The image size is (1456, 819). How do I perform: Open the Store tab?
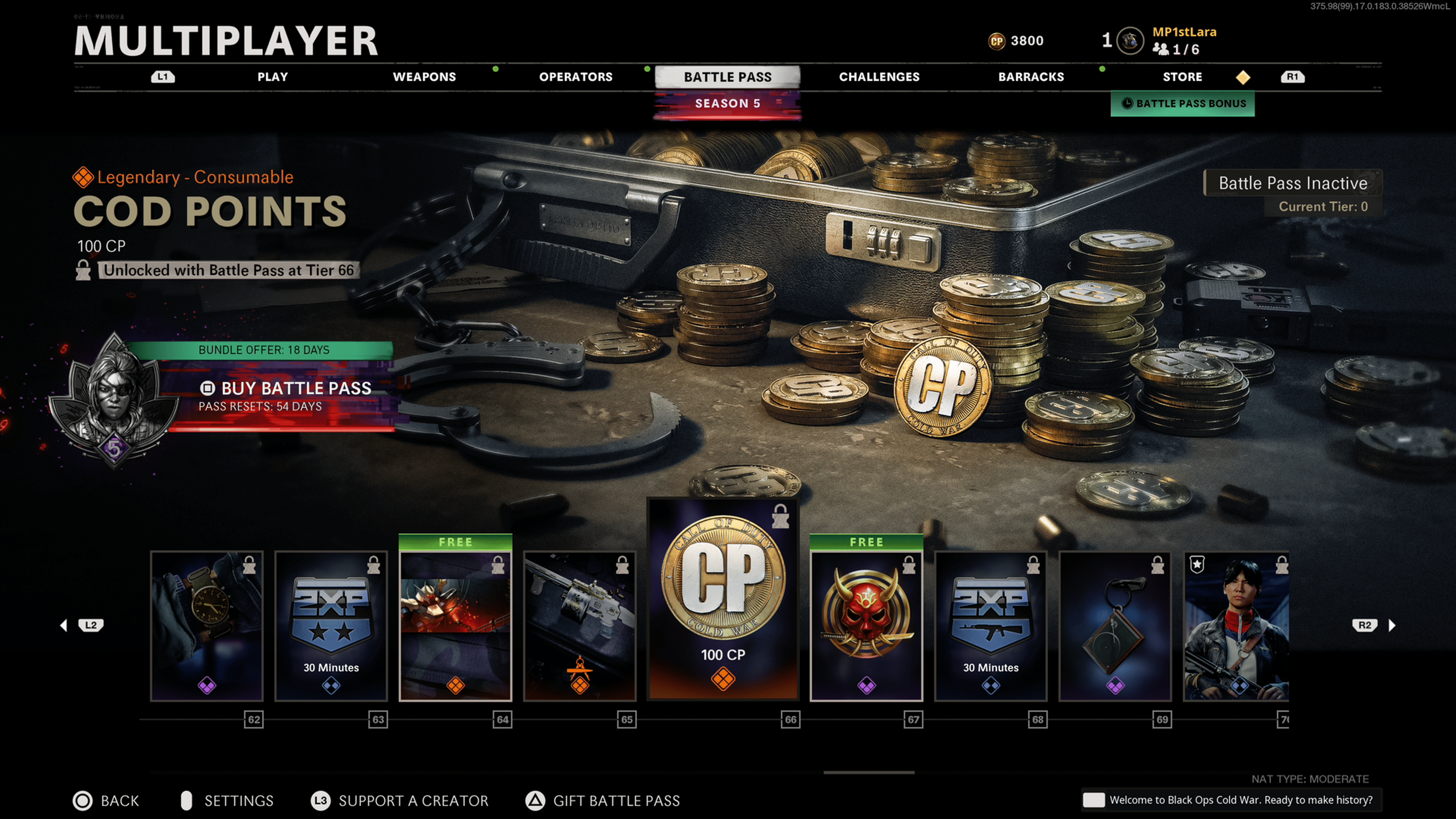coord(1182,77)
